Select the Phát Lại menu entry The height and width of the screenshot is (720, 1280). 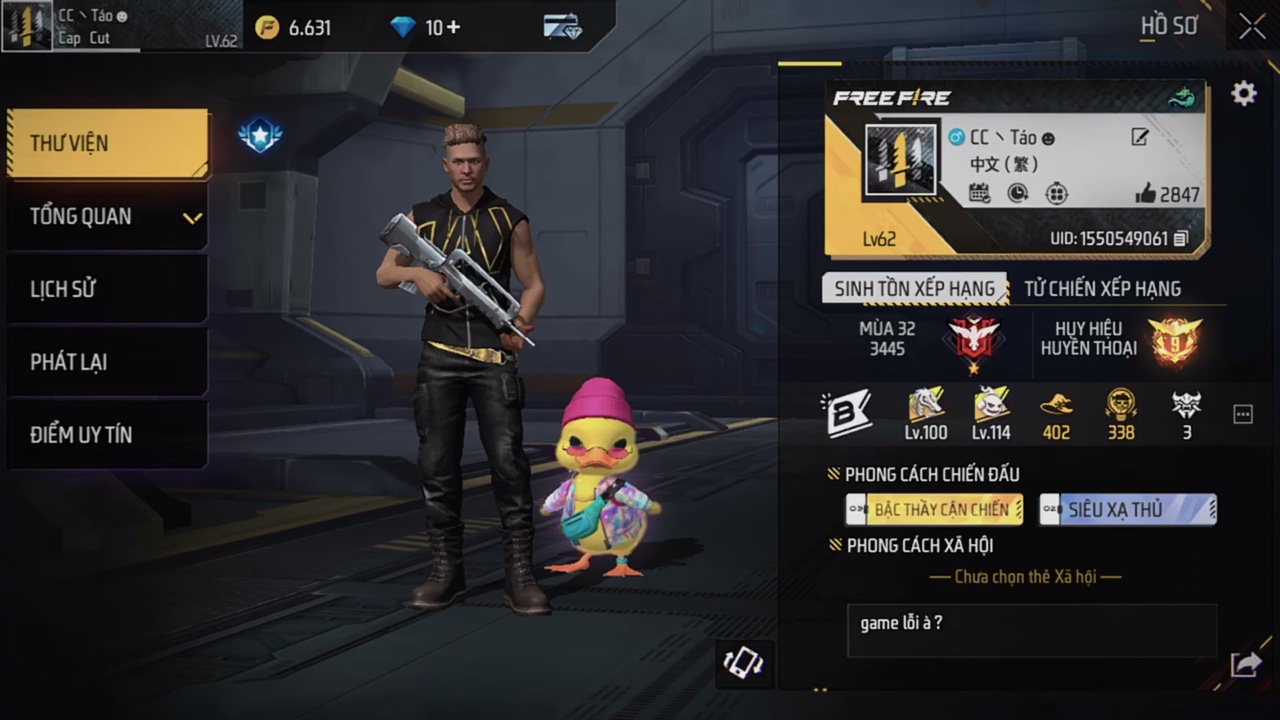[x=108, y=362]
